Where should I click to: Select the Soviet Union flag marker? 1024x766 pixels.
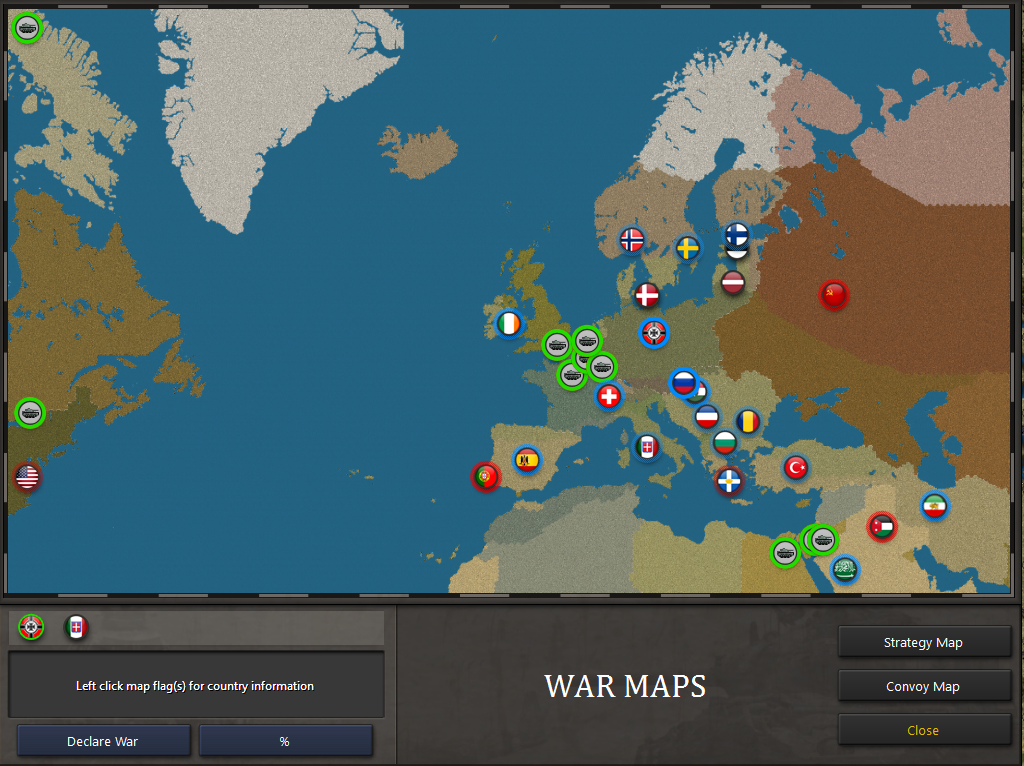[x=834, y=294]
